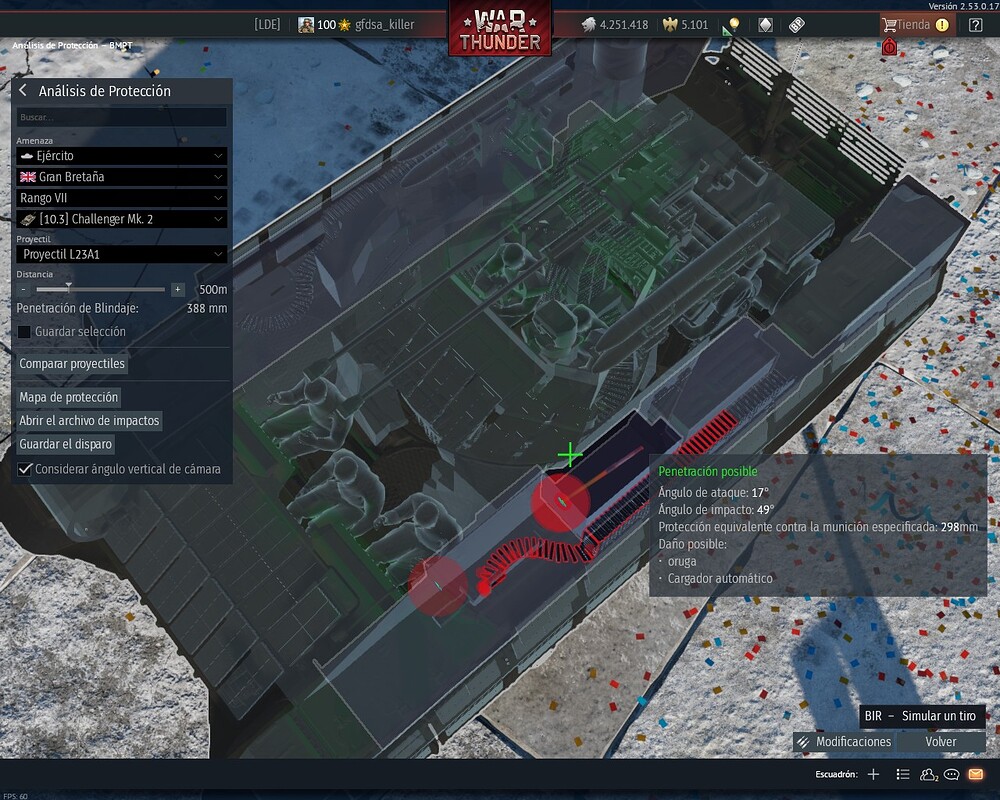The width and height of the screenshot is (1000, 800).
Task: Increase distance with the plus button
Action: coord(178,289)
